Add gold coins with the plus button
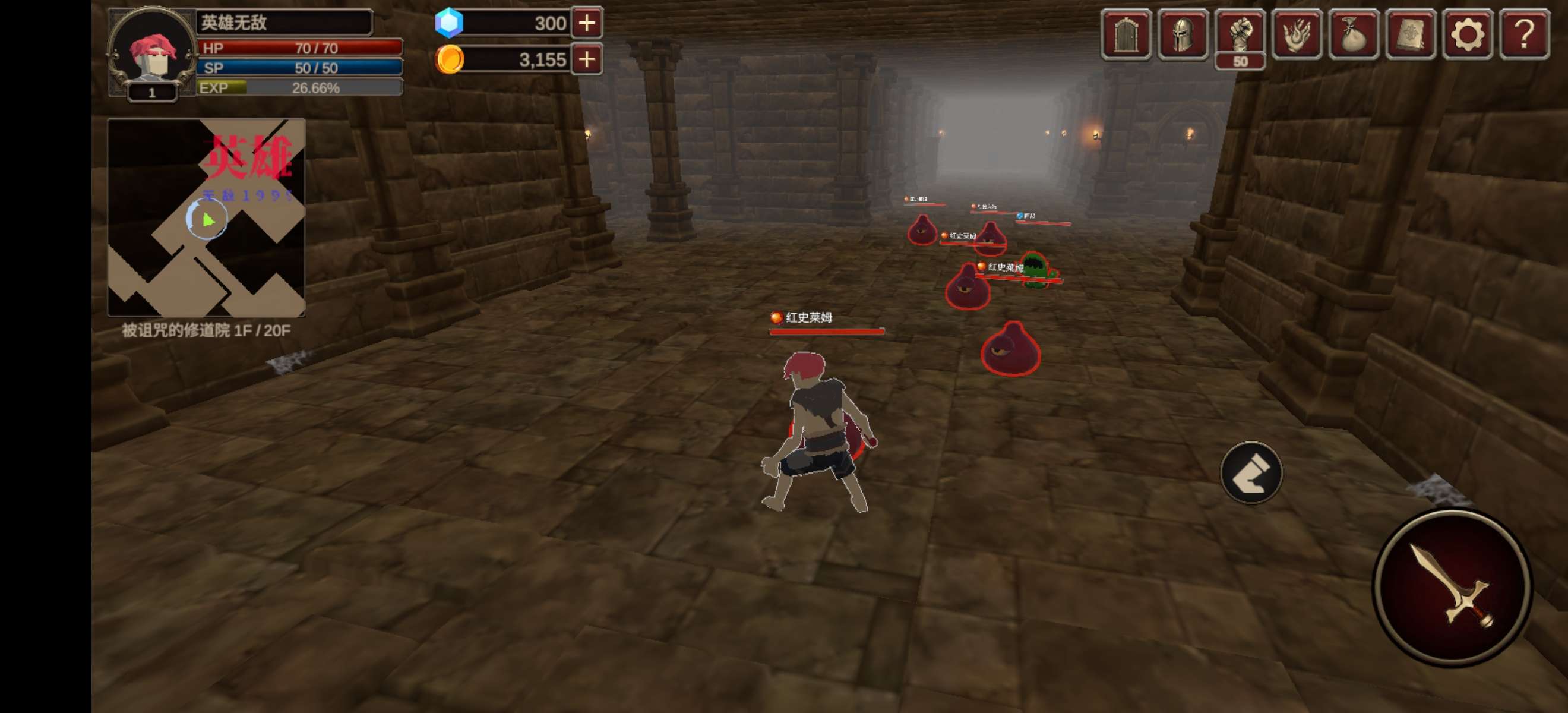Viewport: 1568px width, 713px height. [587, 59]
